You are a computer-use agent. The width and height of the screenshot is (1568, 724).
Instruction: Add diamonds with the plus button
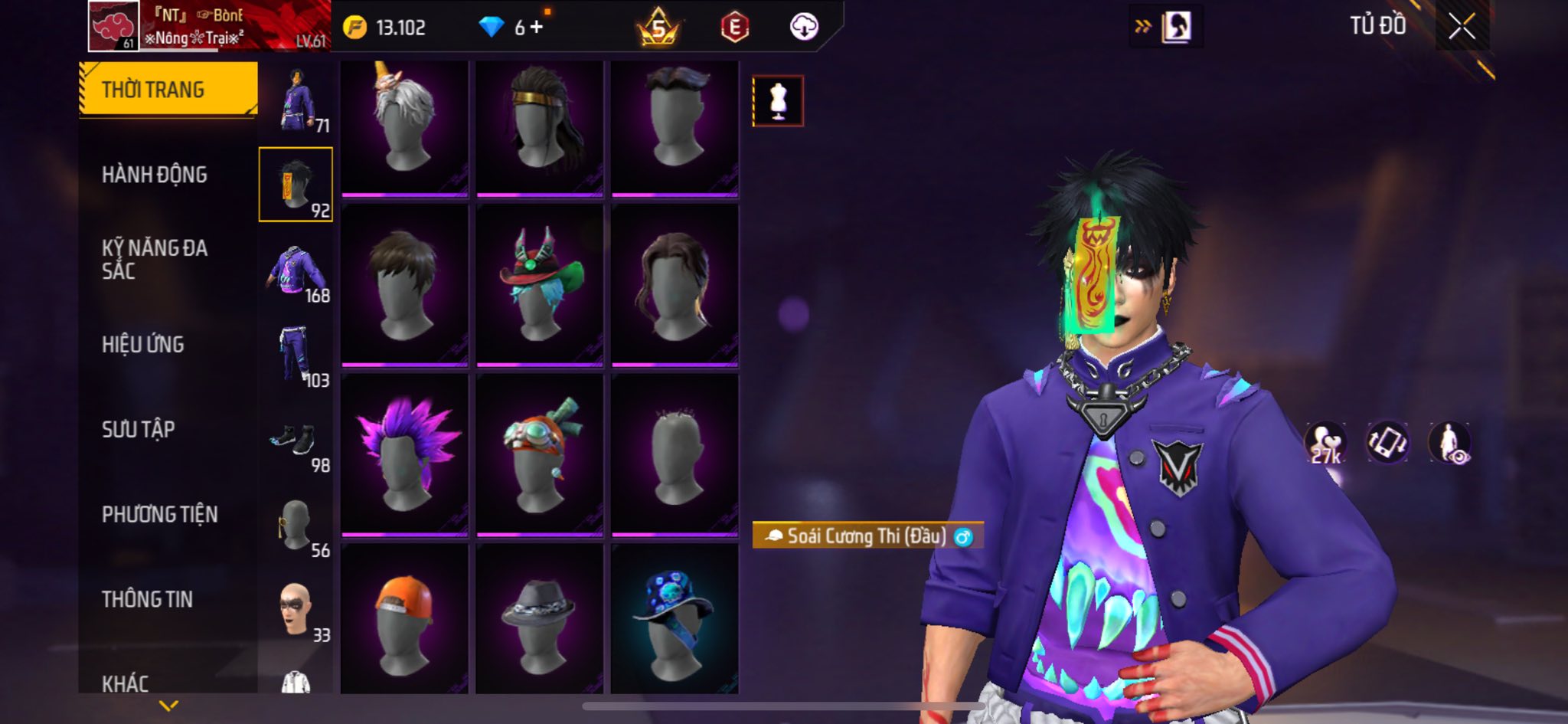point(536,28)
